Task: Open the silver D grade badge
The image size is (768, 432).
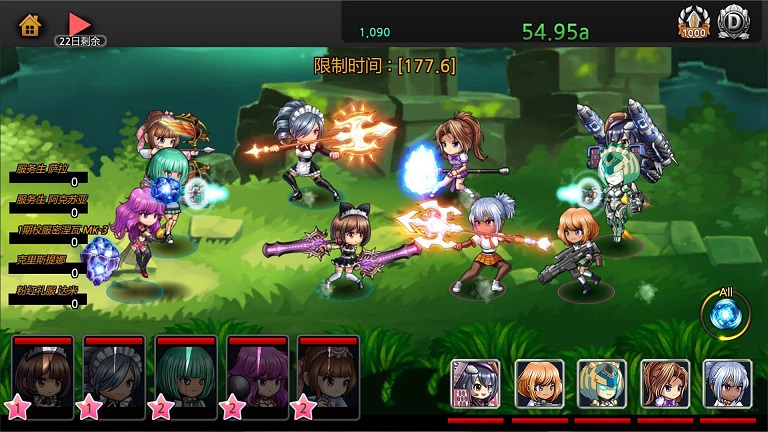Action: [736, 21]
